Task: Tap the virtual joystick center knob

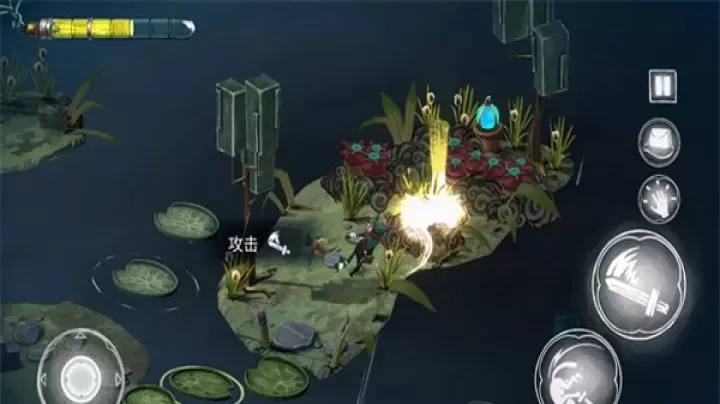Action: (x=80, y=375)
